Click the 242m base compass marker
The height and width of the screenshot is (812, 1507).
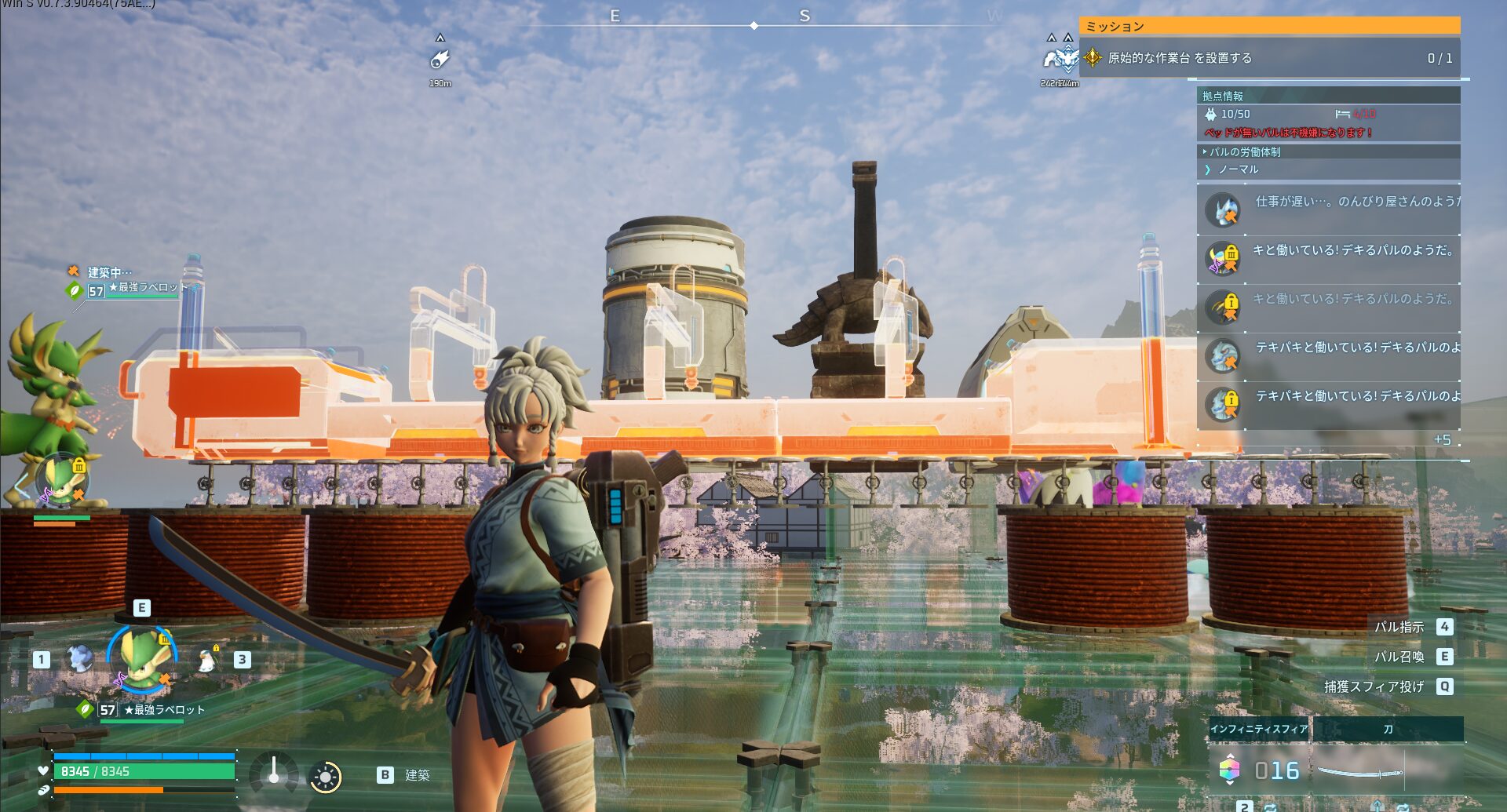pos(1060,60)
